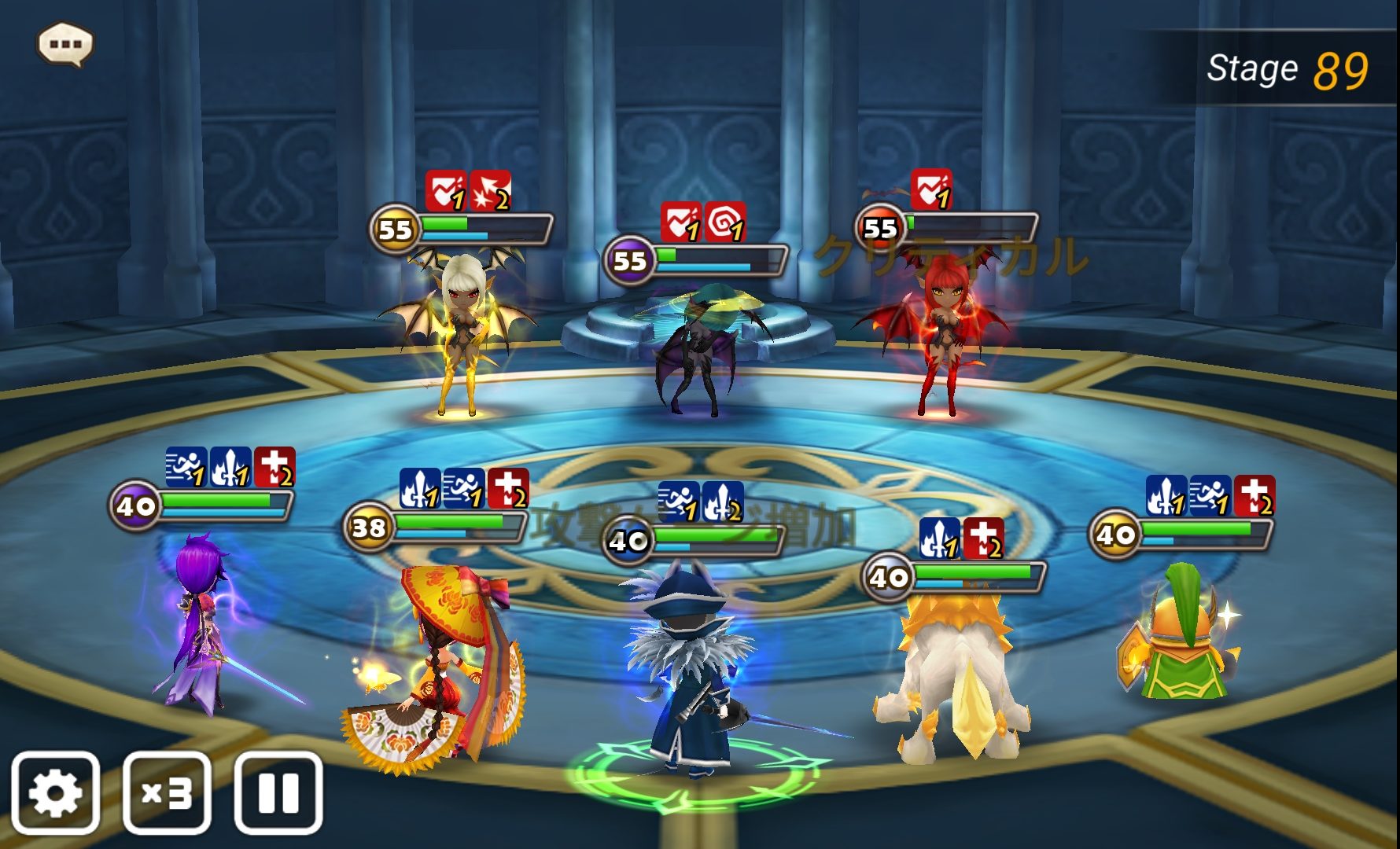Pause the battle
The width and height of the screenshot is (1400, 849).
pos(278,792)
